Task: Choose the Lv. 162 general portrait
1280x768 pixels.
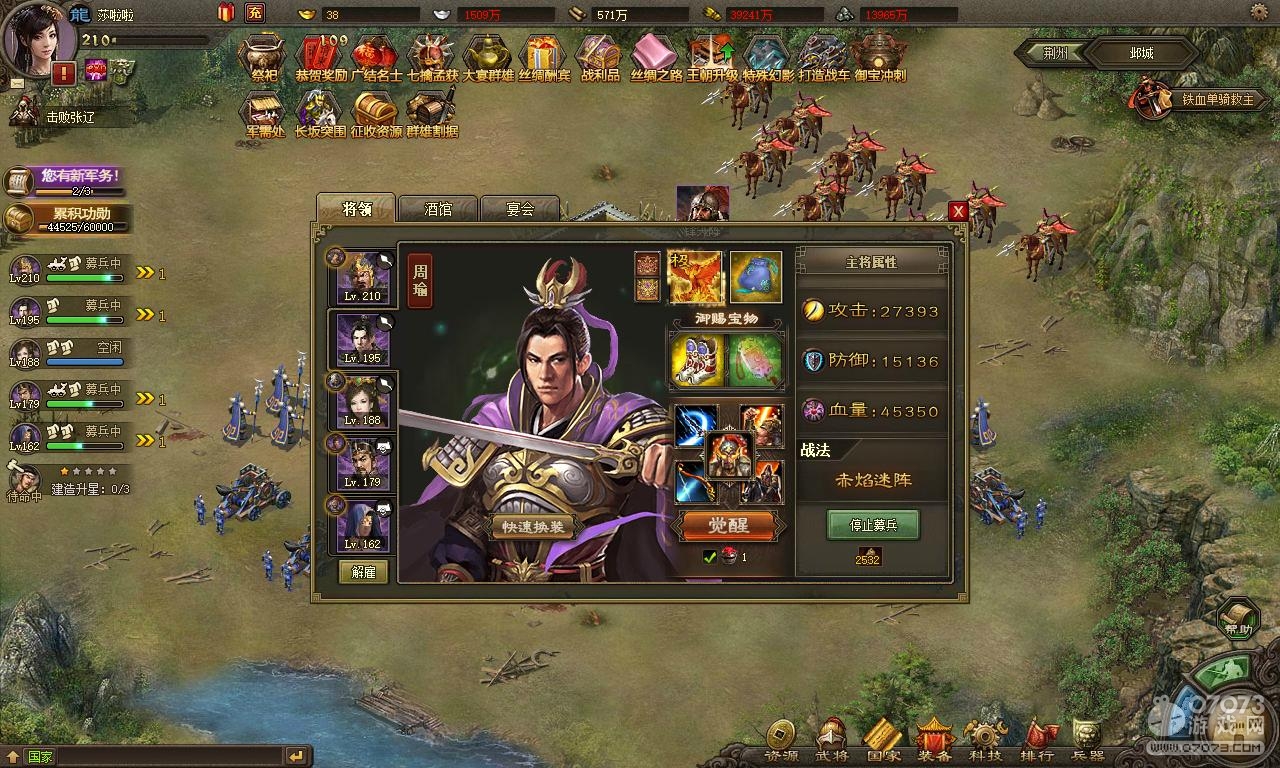Action: click(361, 524)
